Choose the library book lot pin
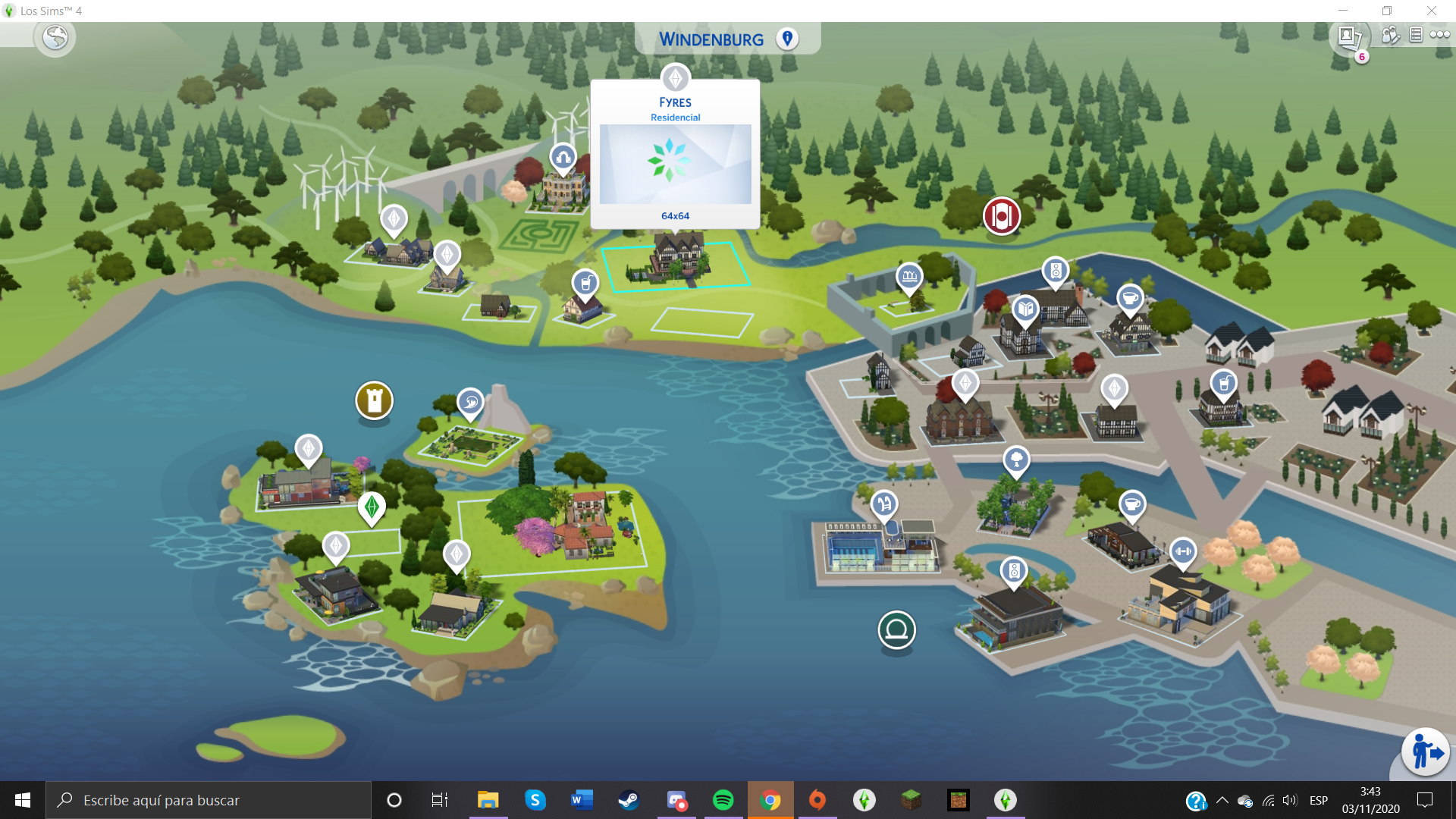1456x819 pixels. point(1025,309)
